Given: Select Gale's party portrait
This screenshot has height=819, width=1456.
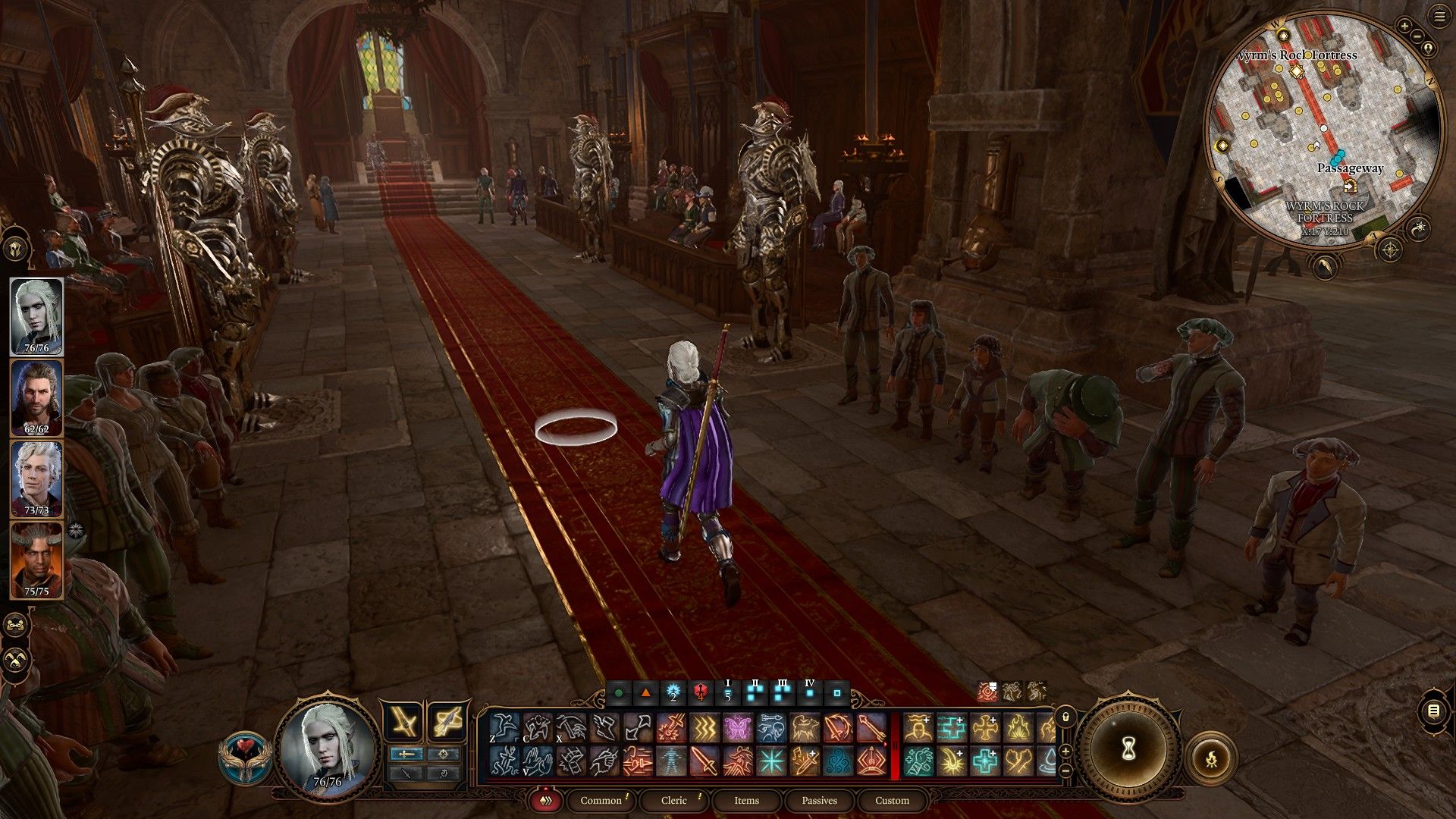Looking at the screenshot, I should click(x=36, y=398).
